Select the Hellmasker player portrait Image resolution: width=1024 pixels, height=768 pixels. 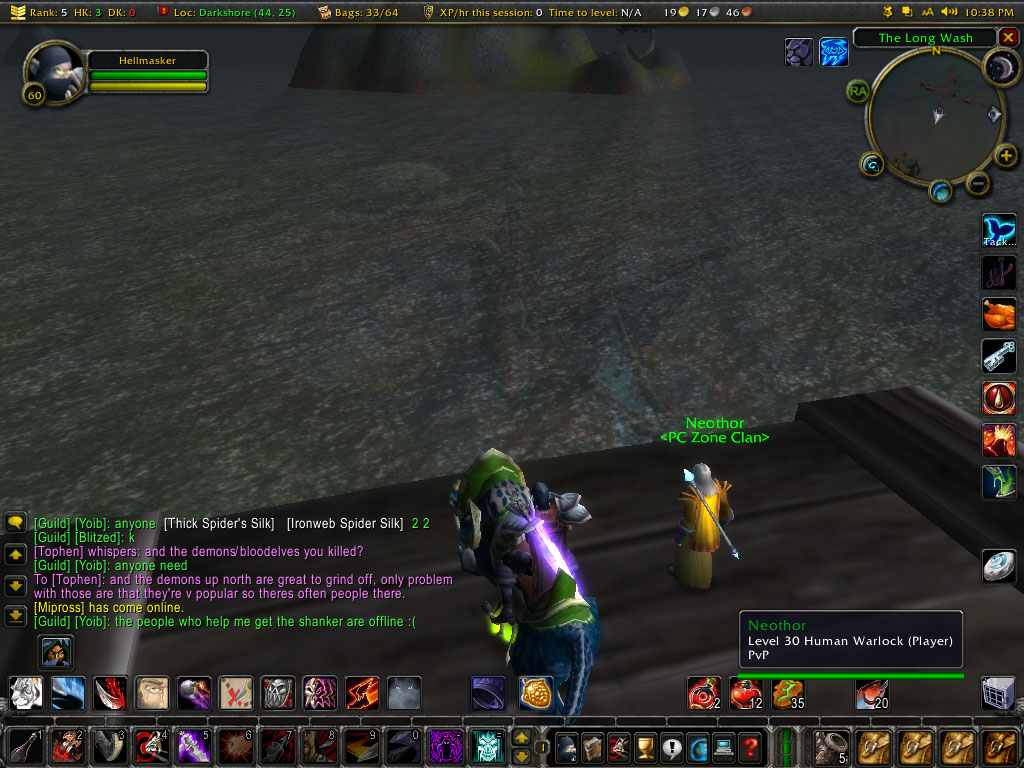(x=52, y=70)
